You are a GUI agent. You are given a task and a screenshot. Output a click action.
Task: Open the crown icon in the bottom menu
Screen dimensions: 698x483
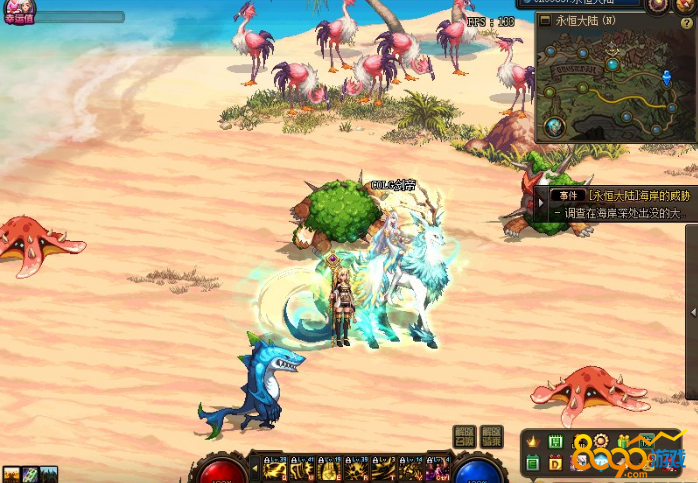(531, 441)
